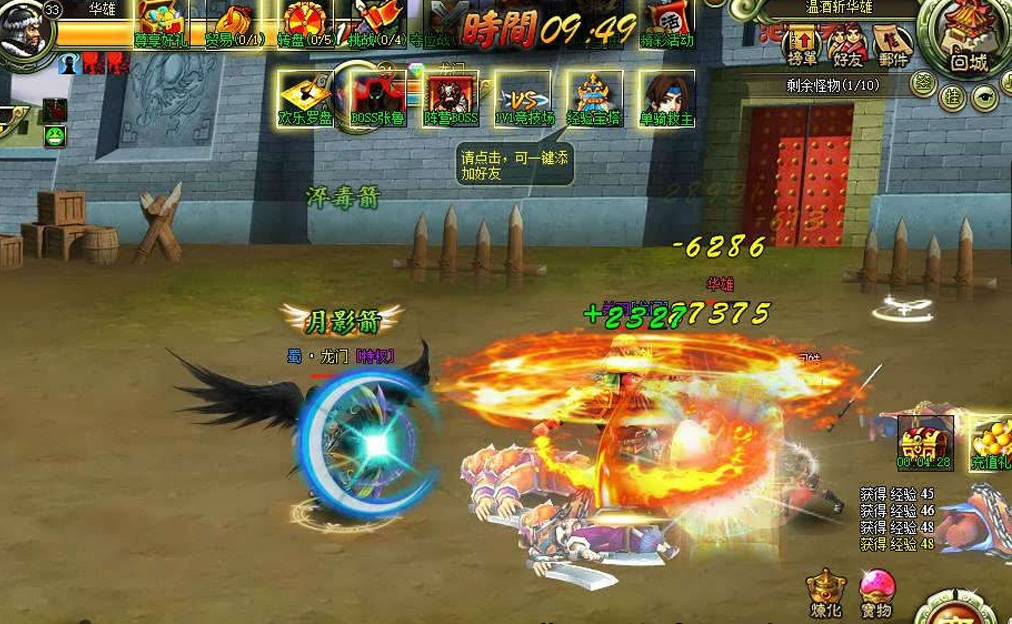Open the 寶物 treasure orb
This screenshot has height=624, width=1012.
(875, 592)
